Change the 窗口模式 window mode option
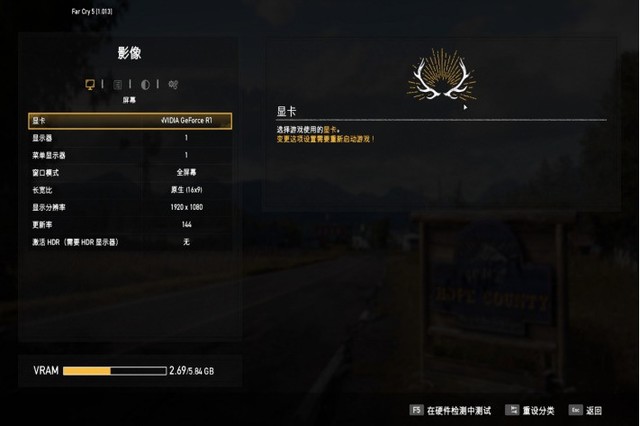The height and width of the screenshot is (426, 640). (131, 173)
